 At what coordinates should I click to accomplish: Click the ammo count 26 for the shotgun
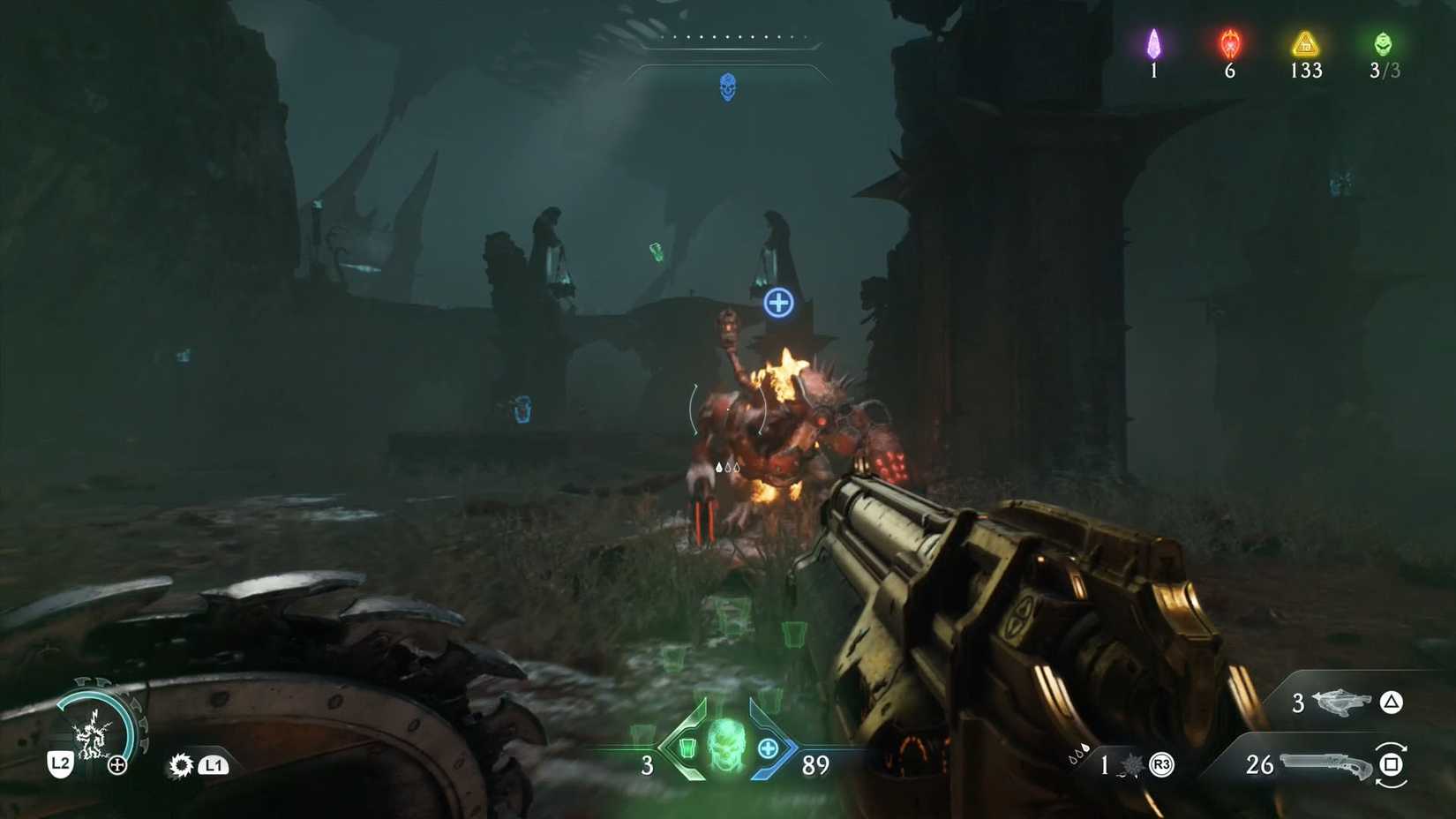click(x=1258, y=765)
